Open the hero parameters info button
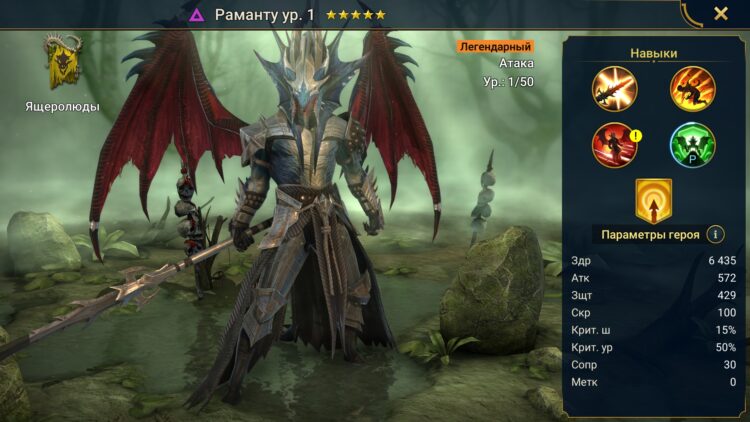The image size is (750, 422). pyautogui.click(x=715, y=235)
